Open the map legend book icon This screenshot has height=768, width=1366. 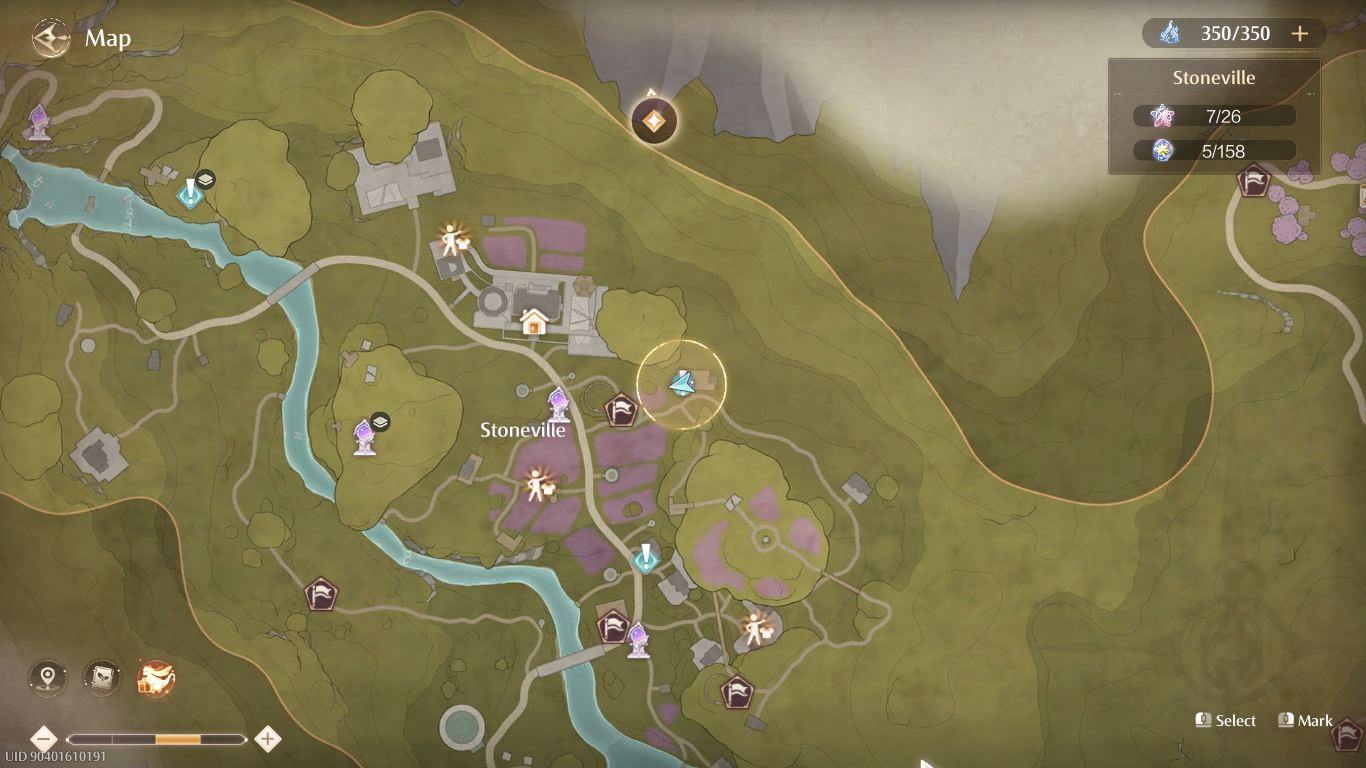[x=101, y=677]
